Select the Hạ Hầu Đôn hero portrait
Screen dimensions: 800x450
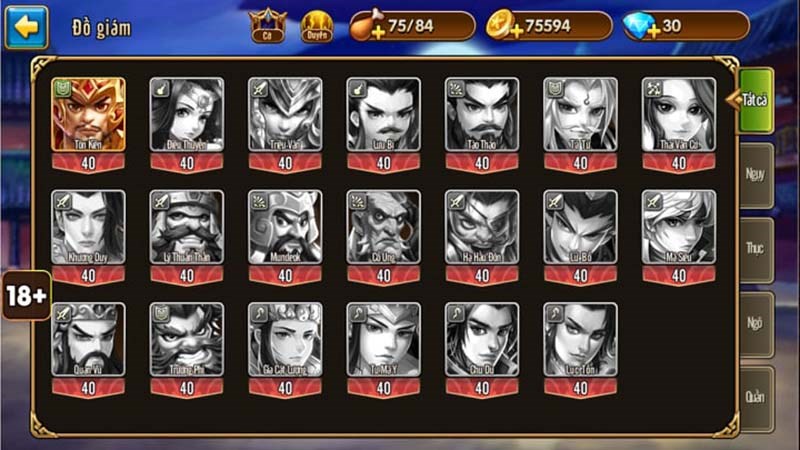click(x=482, y=228)
